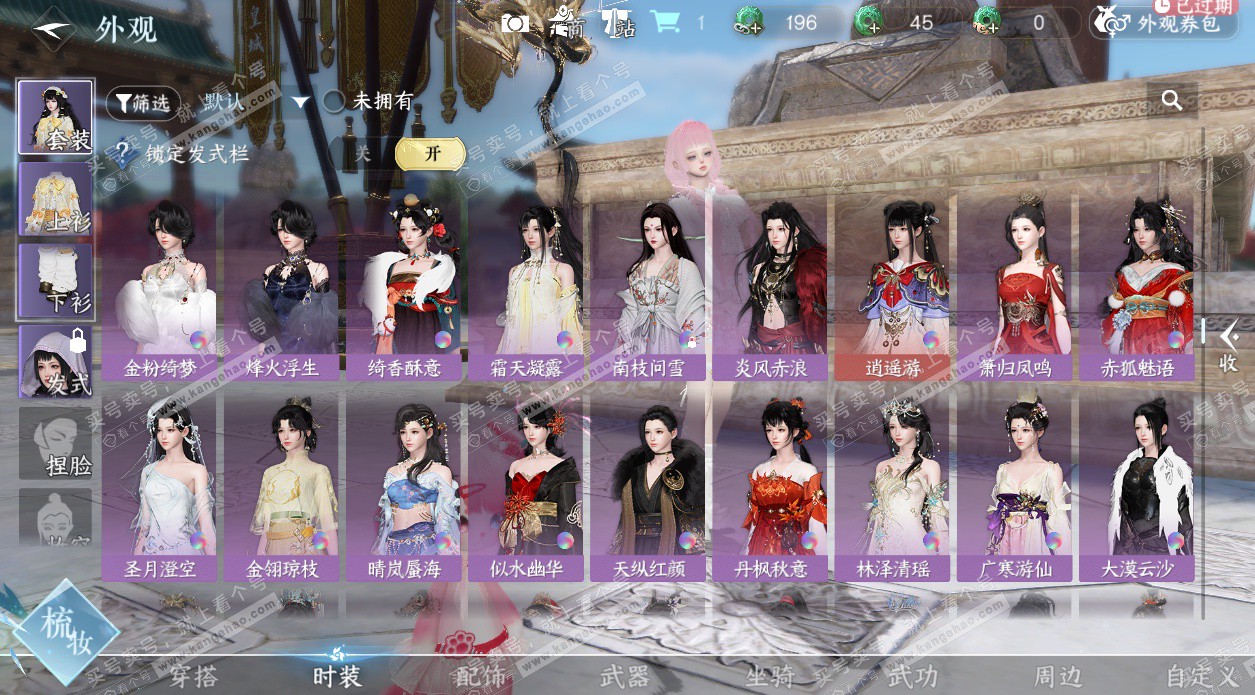
Task: Choose the 下衫 category
Action: pos(56,281)
